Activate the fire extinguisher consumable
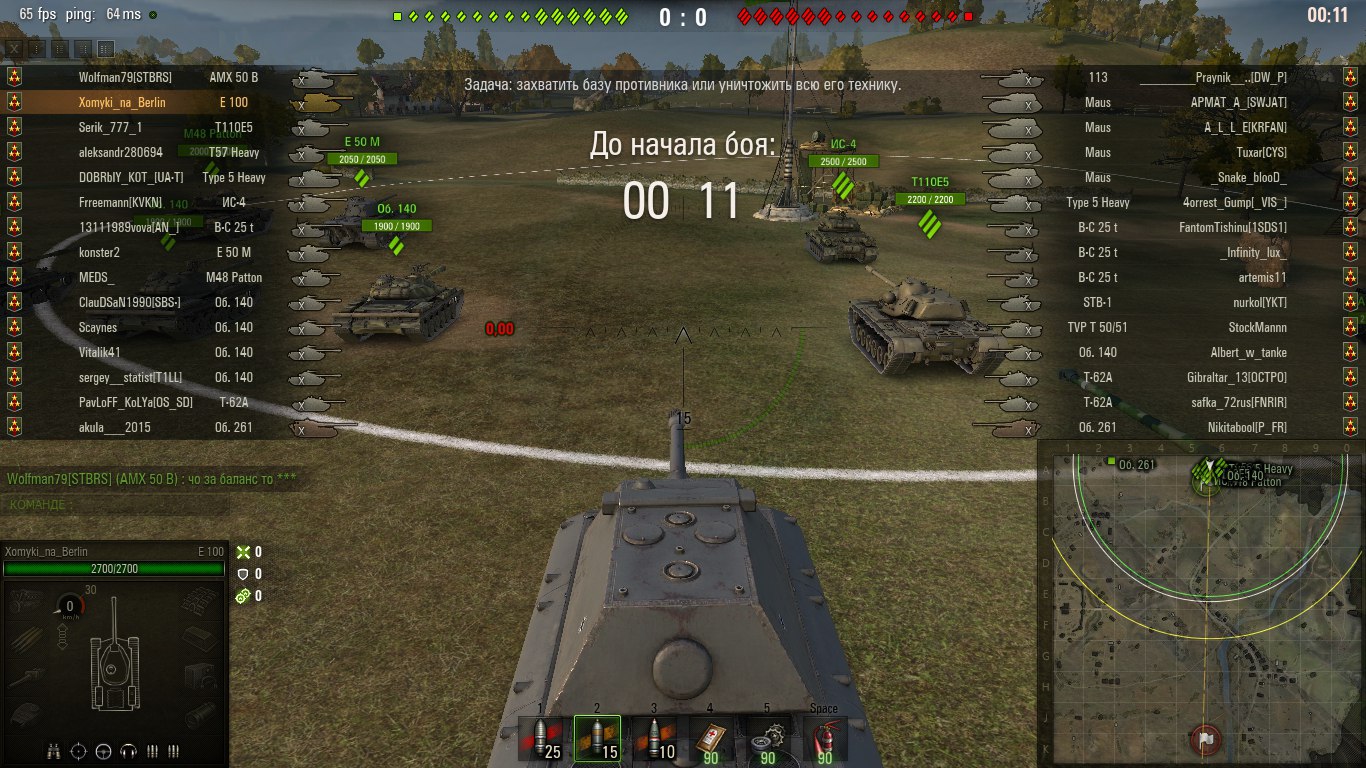This screenshot has height=768, width=1366. (824, 739)
